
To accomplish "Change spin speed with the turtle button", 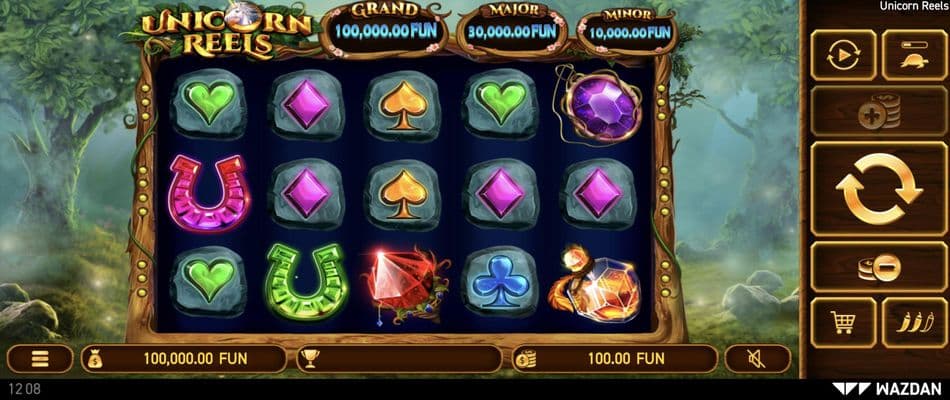I will (x=914, y=55).
